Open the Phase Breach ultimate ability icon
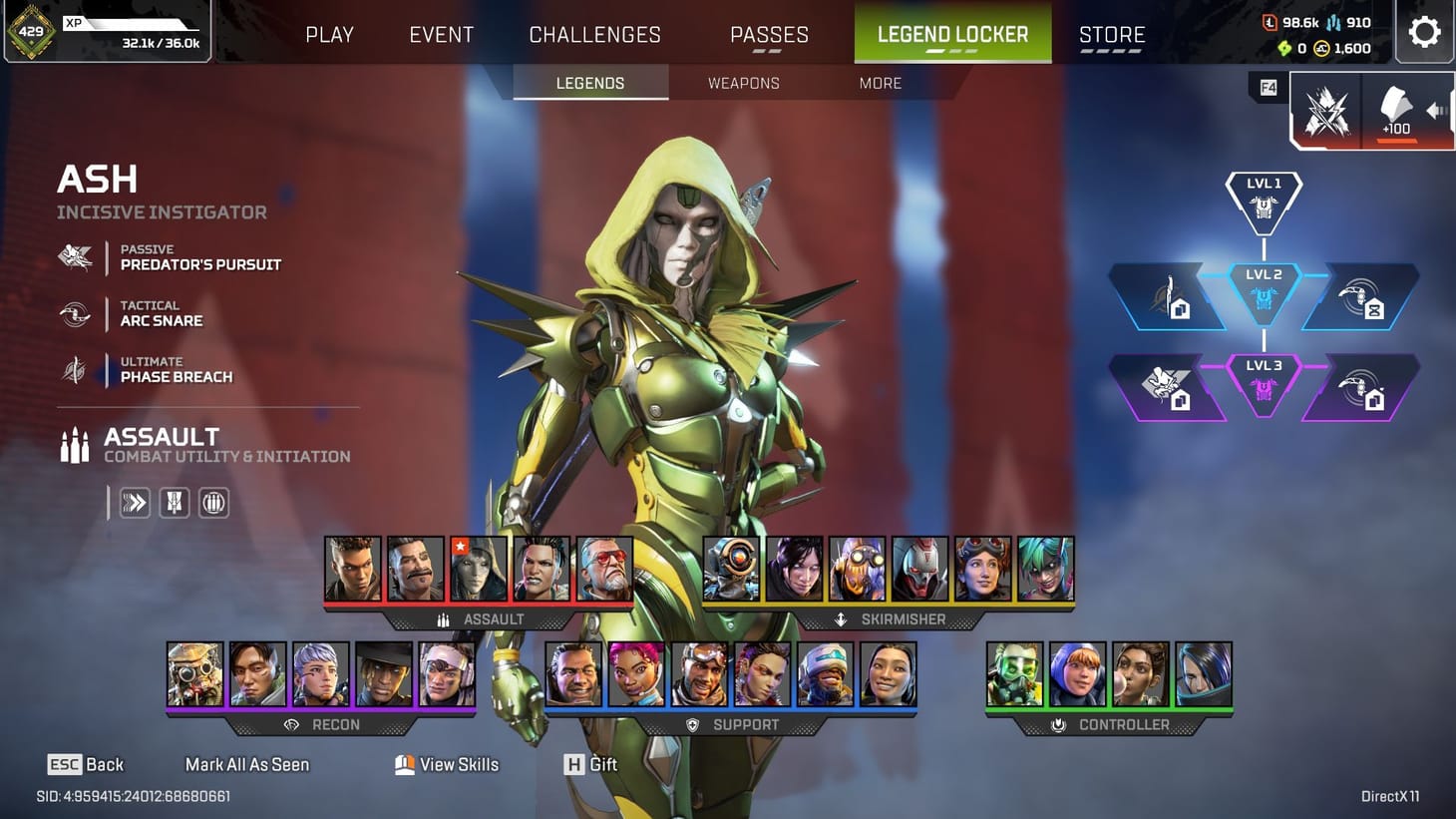 coord(76,369)
